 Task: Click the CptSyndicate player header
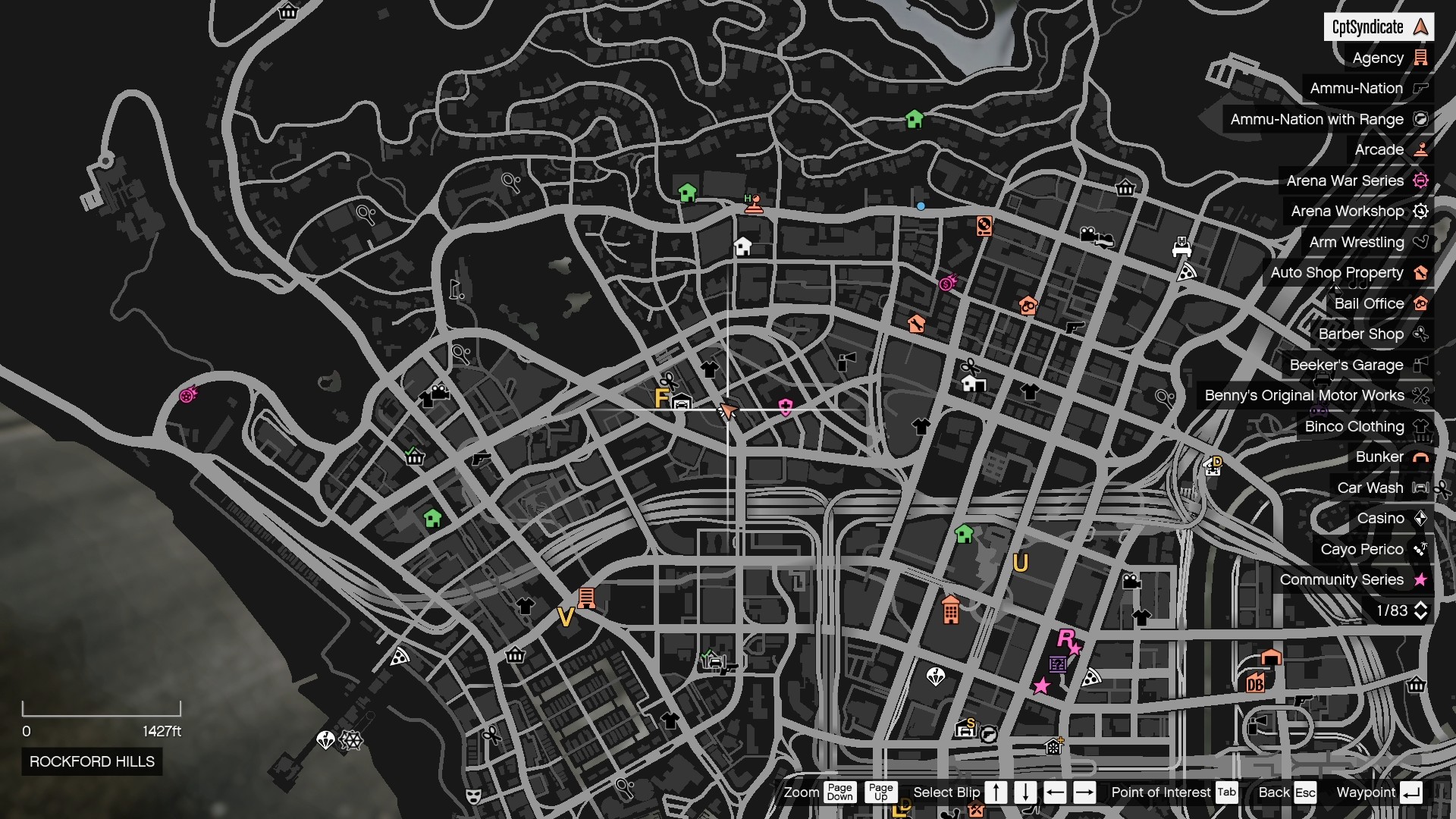(x=1380, y=27)
